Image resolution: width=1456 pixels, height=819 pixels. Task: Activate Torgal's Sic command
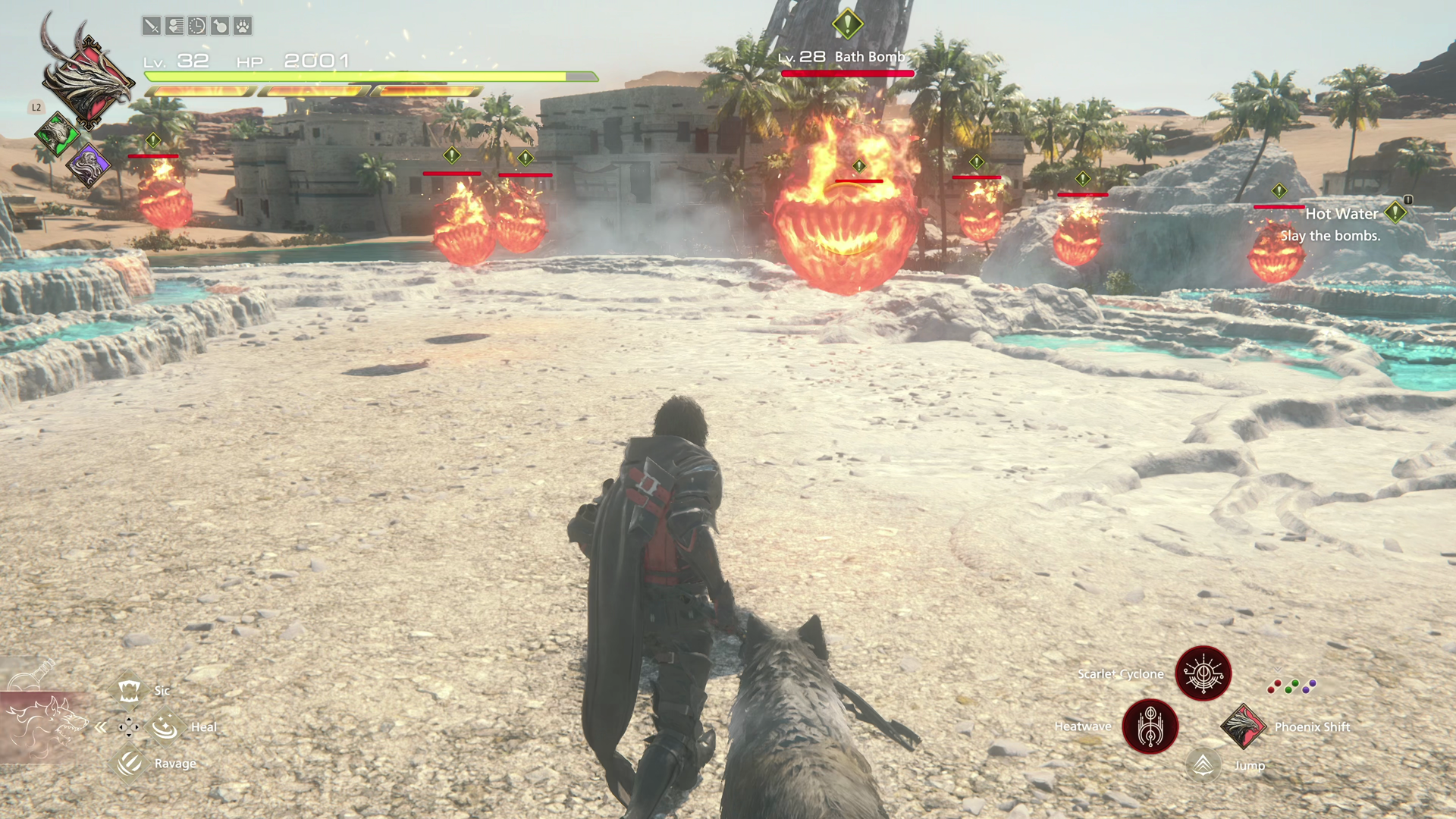129,690
